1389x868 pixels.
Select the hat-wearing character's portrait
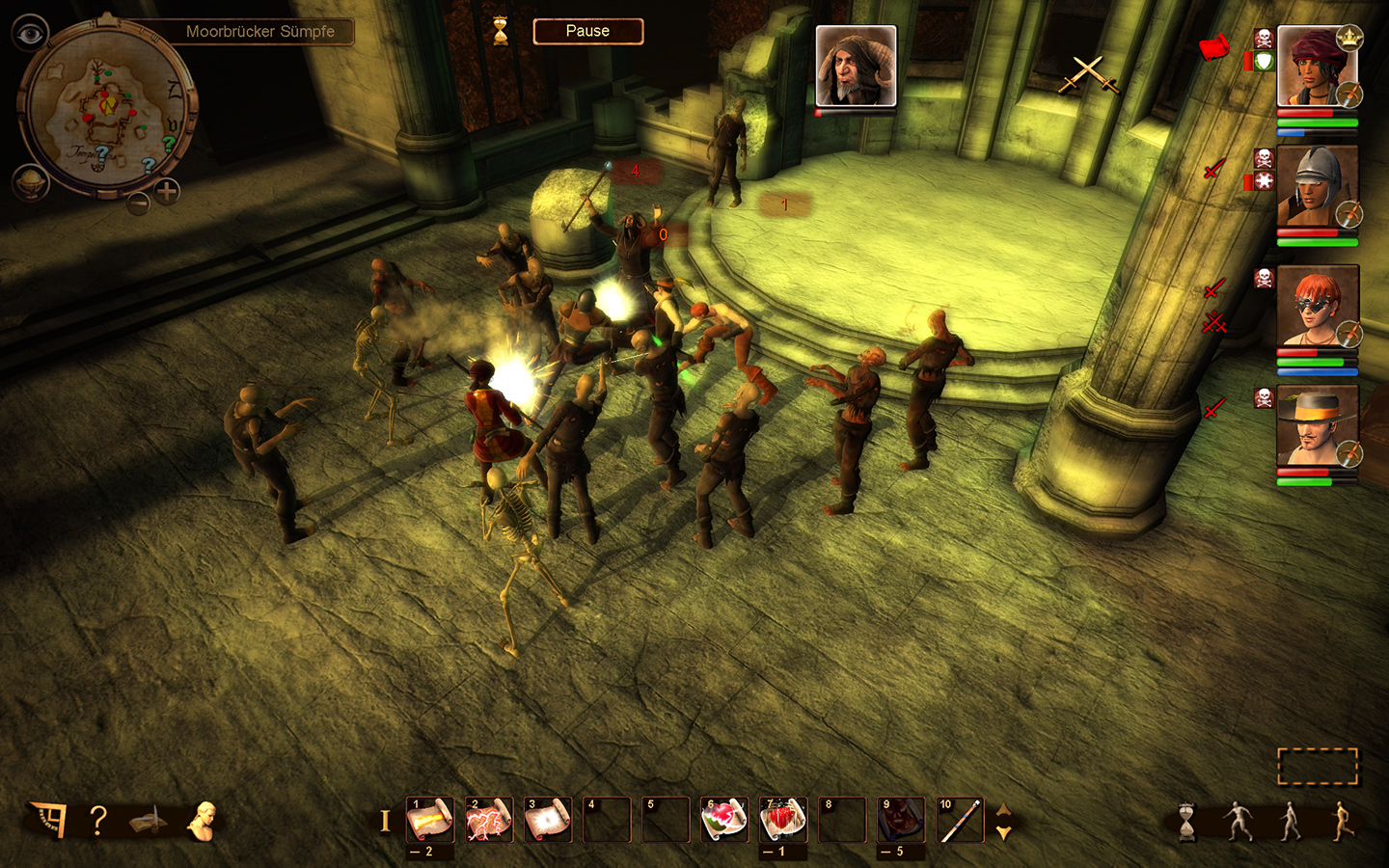[x=1317, y=425]
